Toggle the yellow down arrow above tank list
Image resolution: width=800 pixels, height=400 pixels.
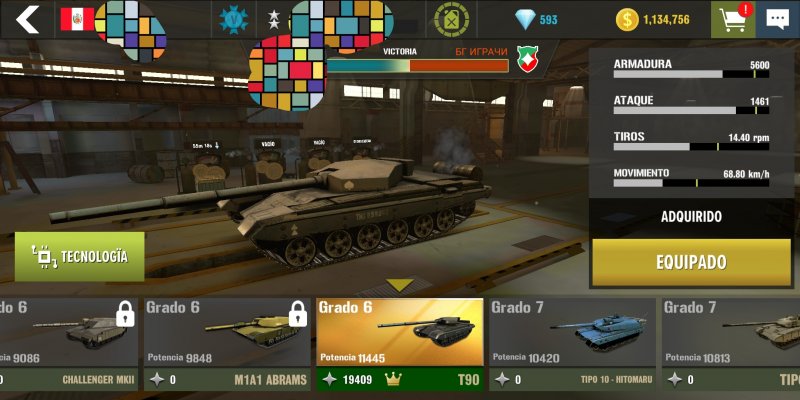point(400,285)
